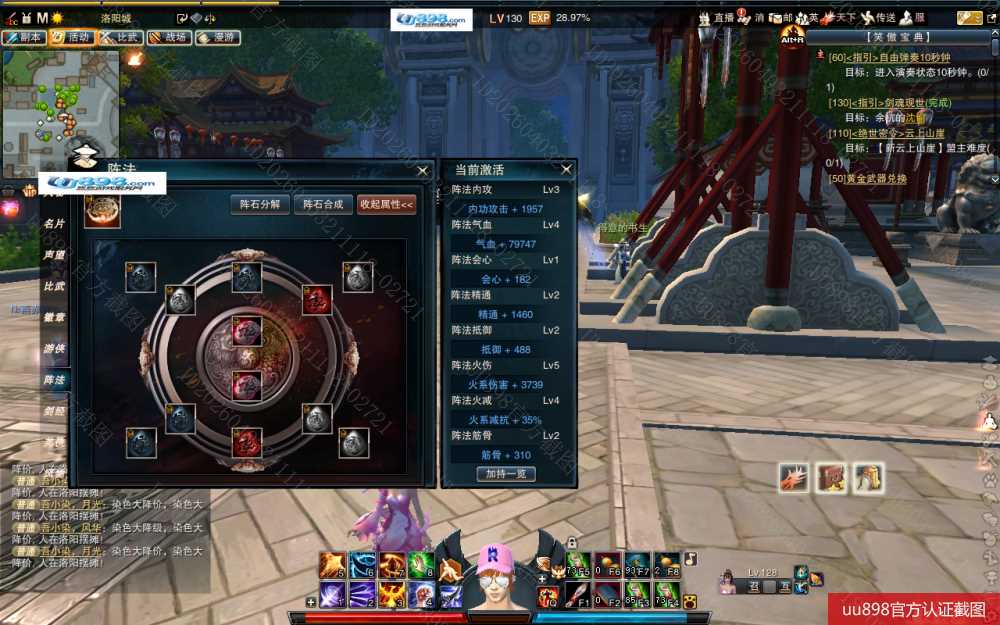Collapse attributes with 收起属性 button

click(x=386, y=204)
